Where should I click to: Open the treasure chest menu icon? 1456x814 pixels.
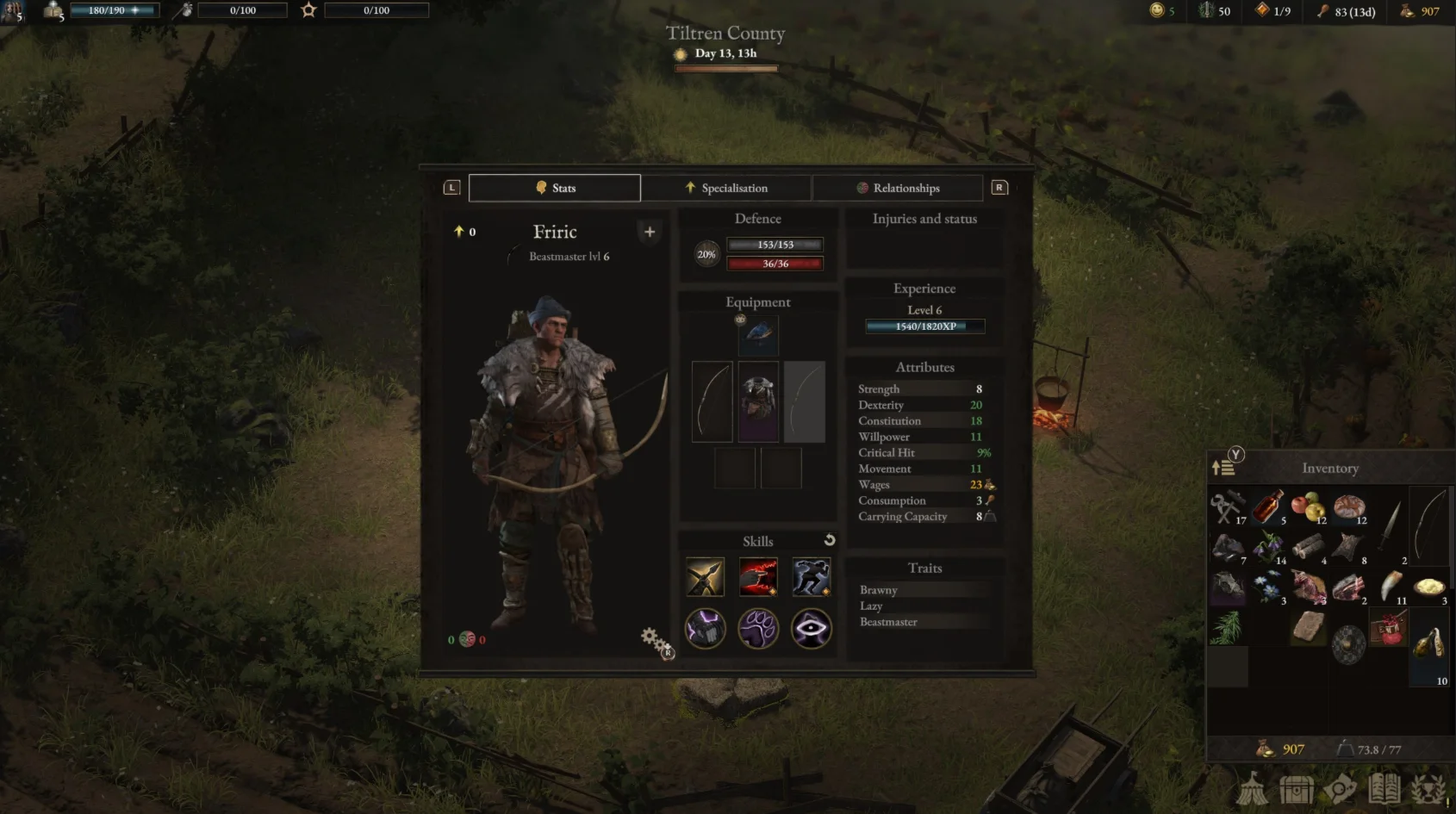pos(1296,788)
